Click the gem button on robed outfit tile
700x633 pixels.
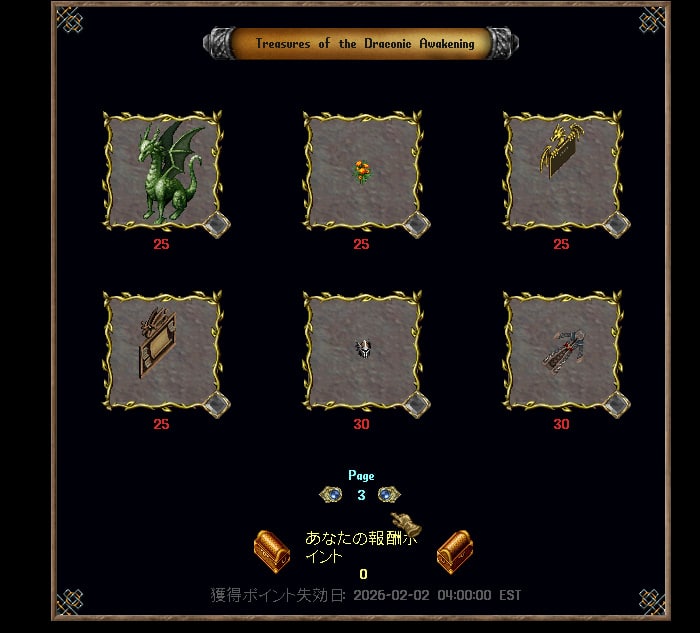[617, 404]
